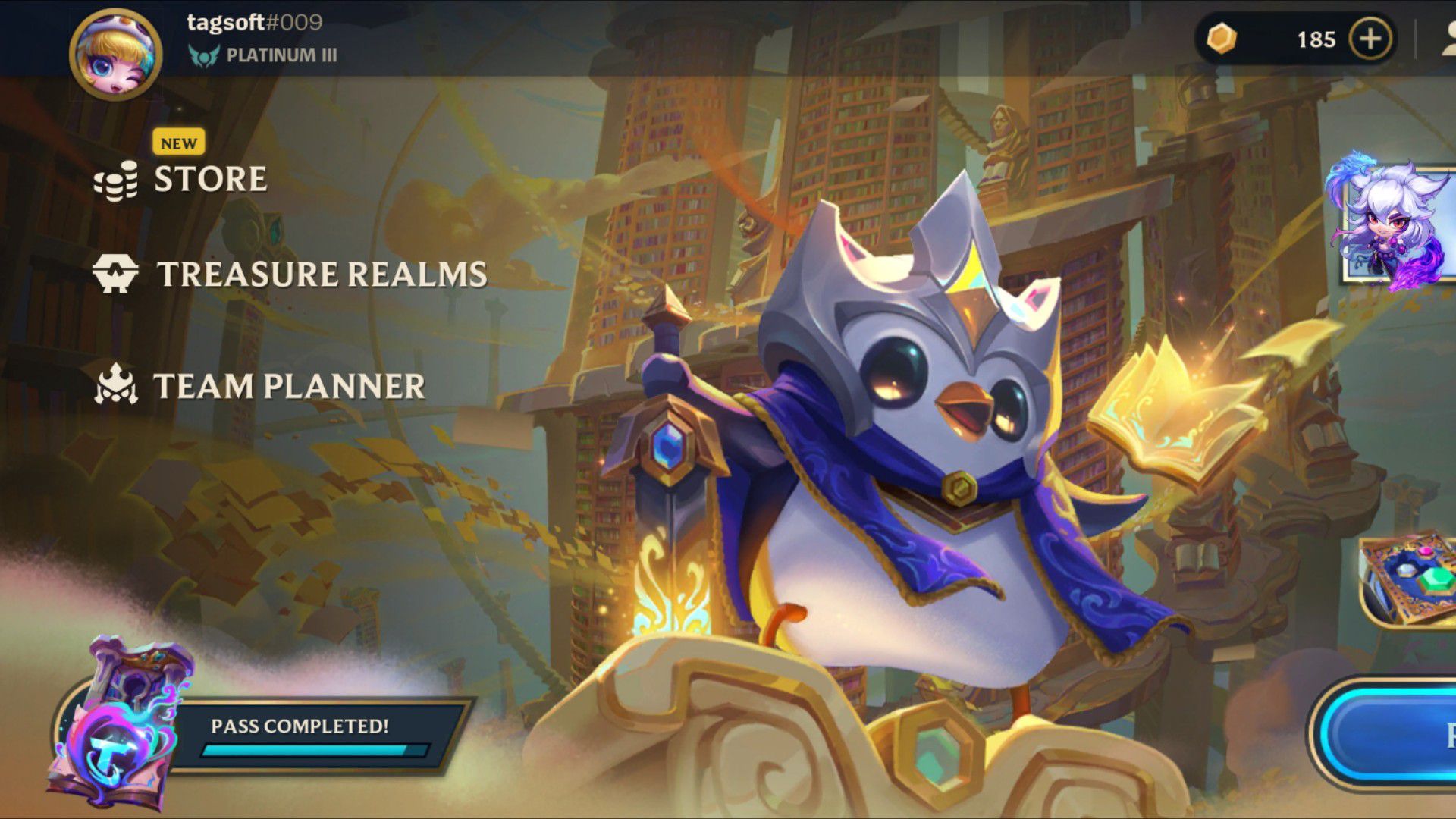Screen dimensions: 1456x819
Task: Select the white-haired chibi champion thumbnail
Action: 1397,224
